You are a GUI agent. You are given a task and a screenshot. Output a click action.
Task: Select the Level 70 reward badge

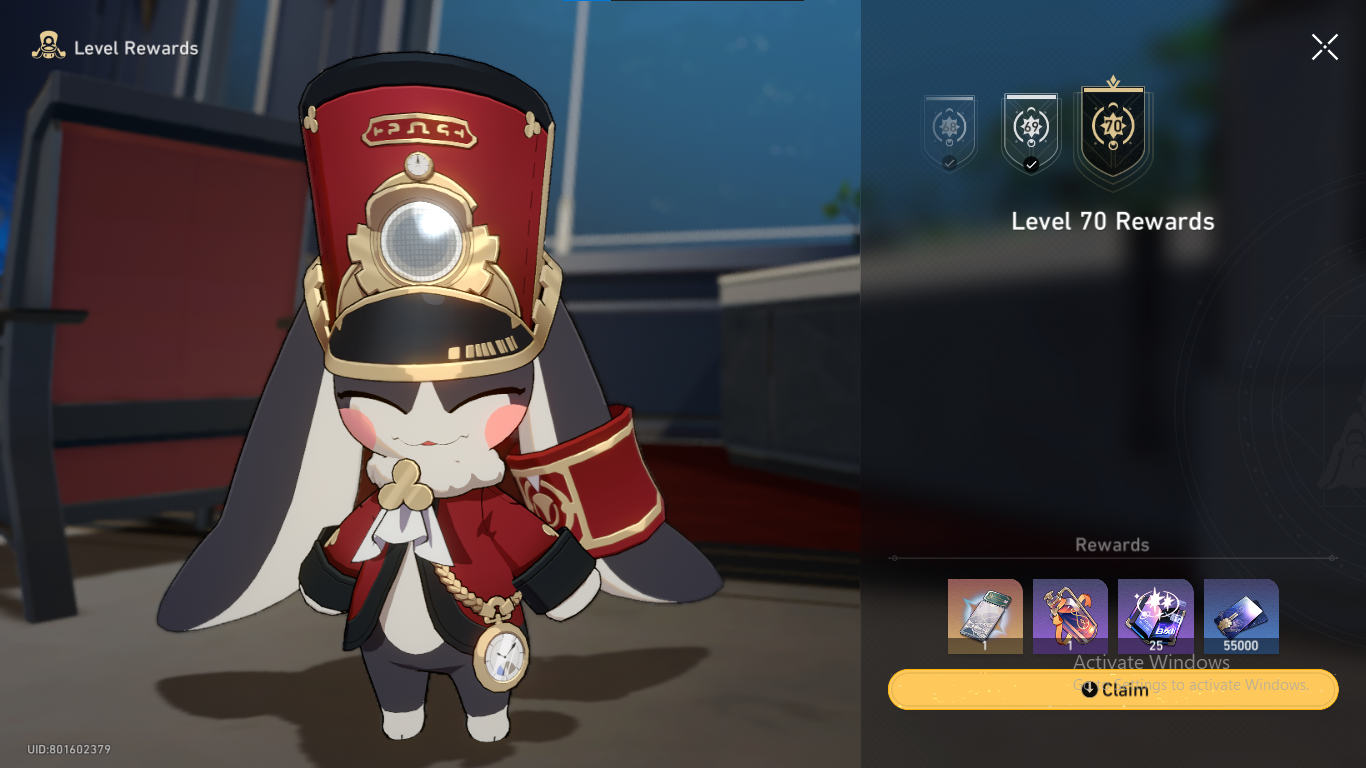point(1112,128)
